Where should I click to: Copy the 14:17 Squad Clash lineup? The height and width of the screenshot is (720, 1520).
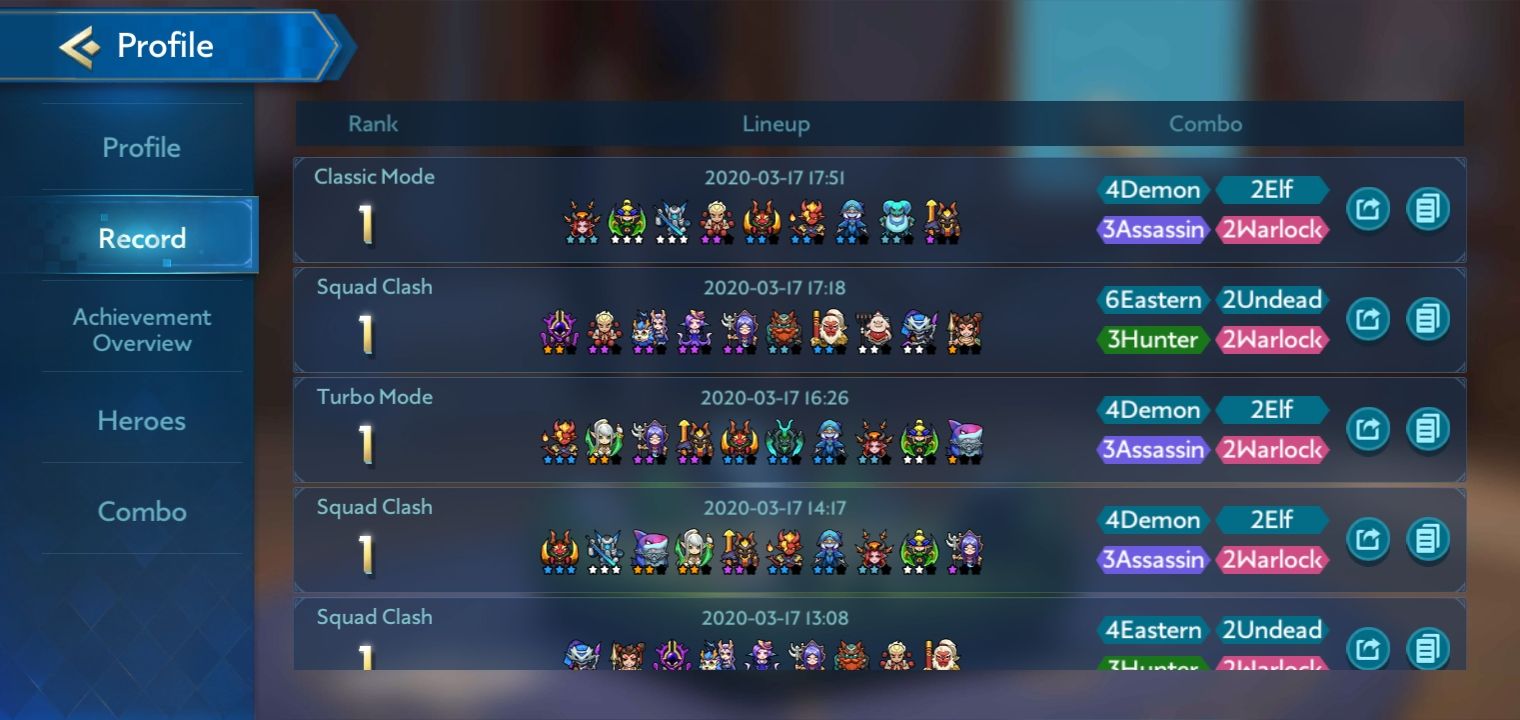click(1429, 538)
